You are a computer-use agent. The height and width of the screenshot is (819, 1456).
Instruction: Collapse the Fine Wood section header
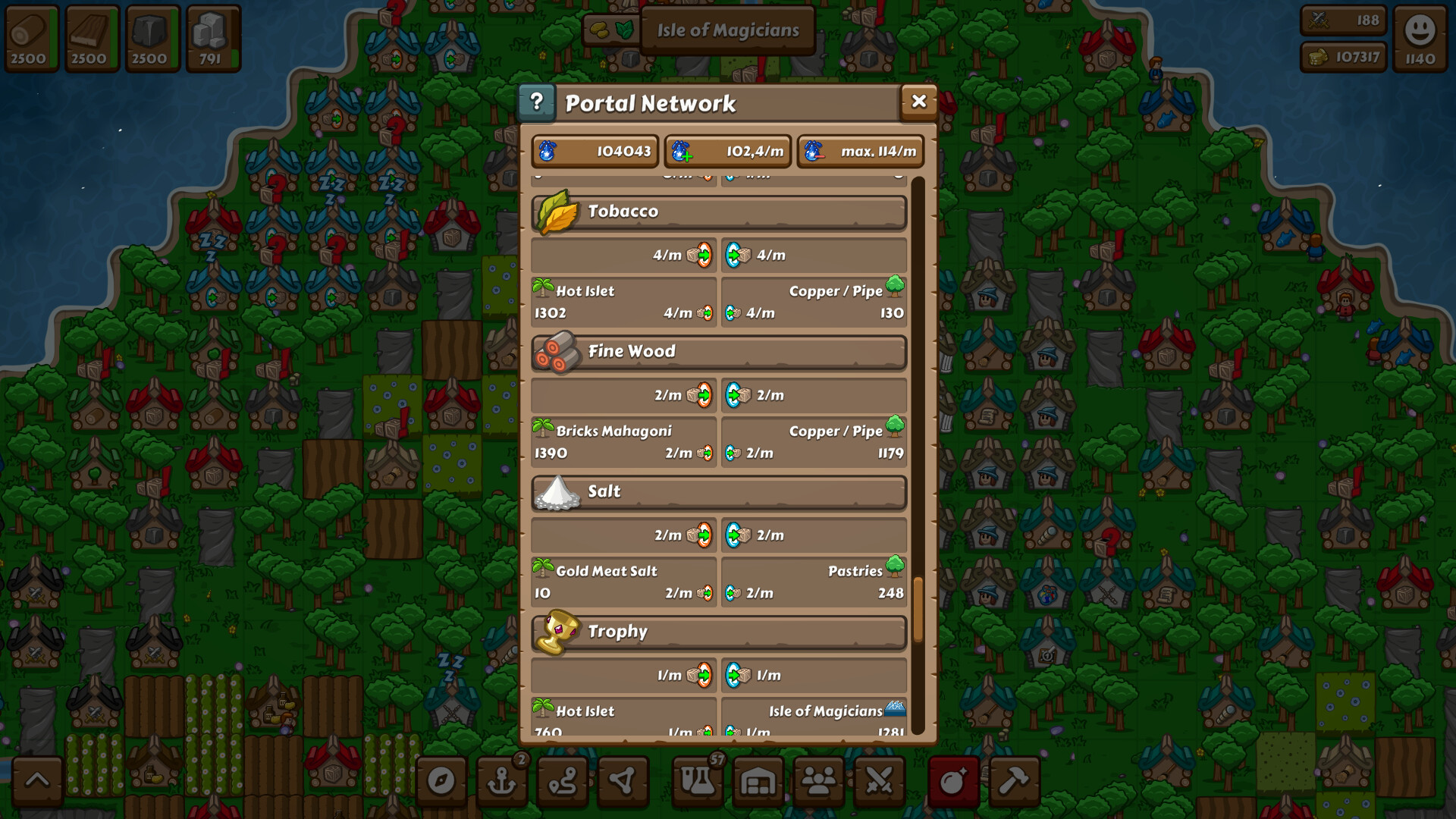coord(718,351)
